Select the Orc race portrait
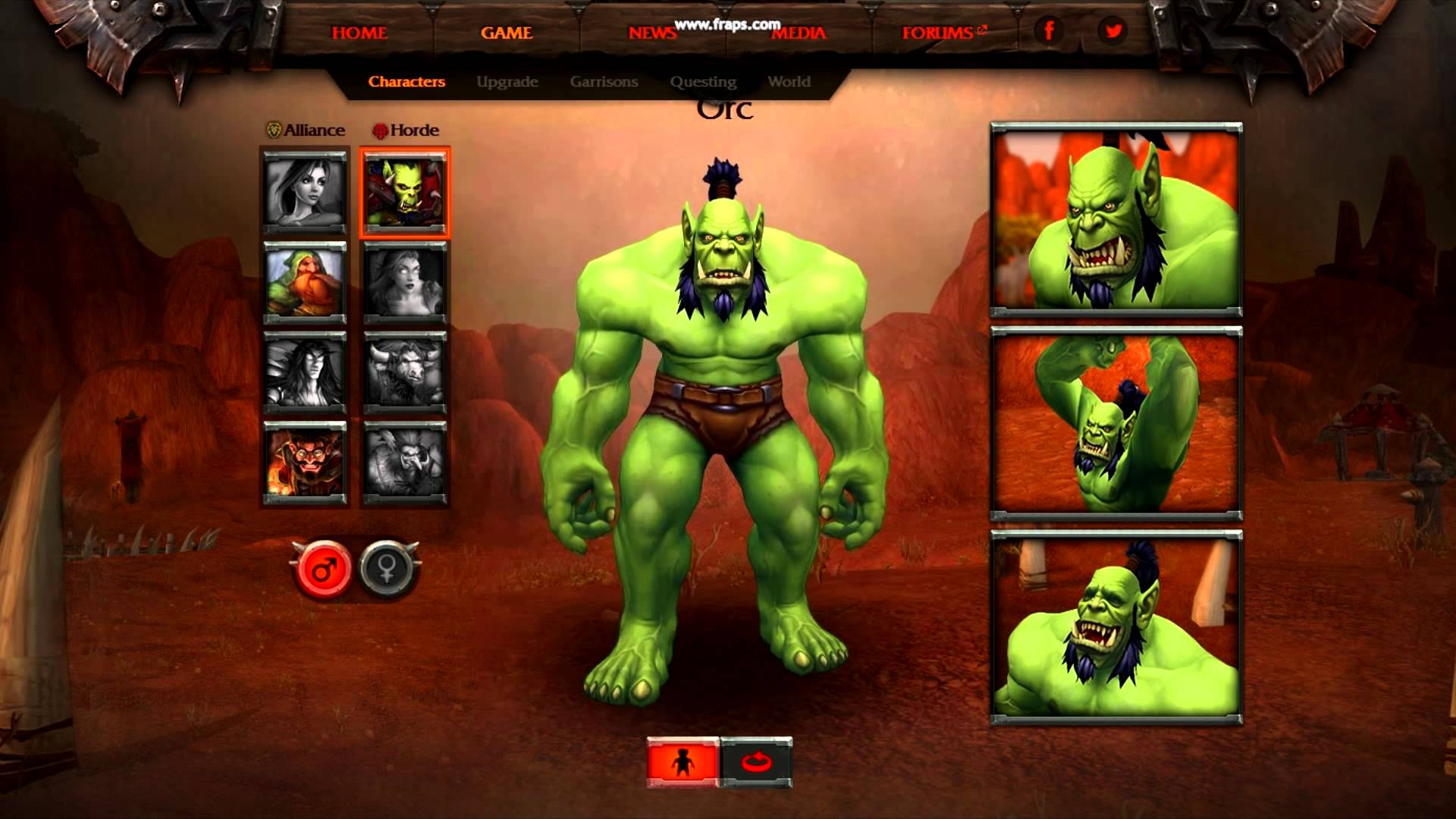1456x819 pixels. tap(405, 193)
